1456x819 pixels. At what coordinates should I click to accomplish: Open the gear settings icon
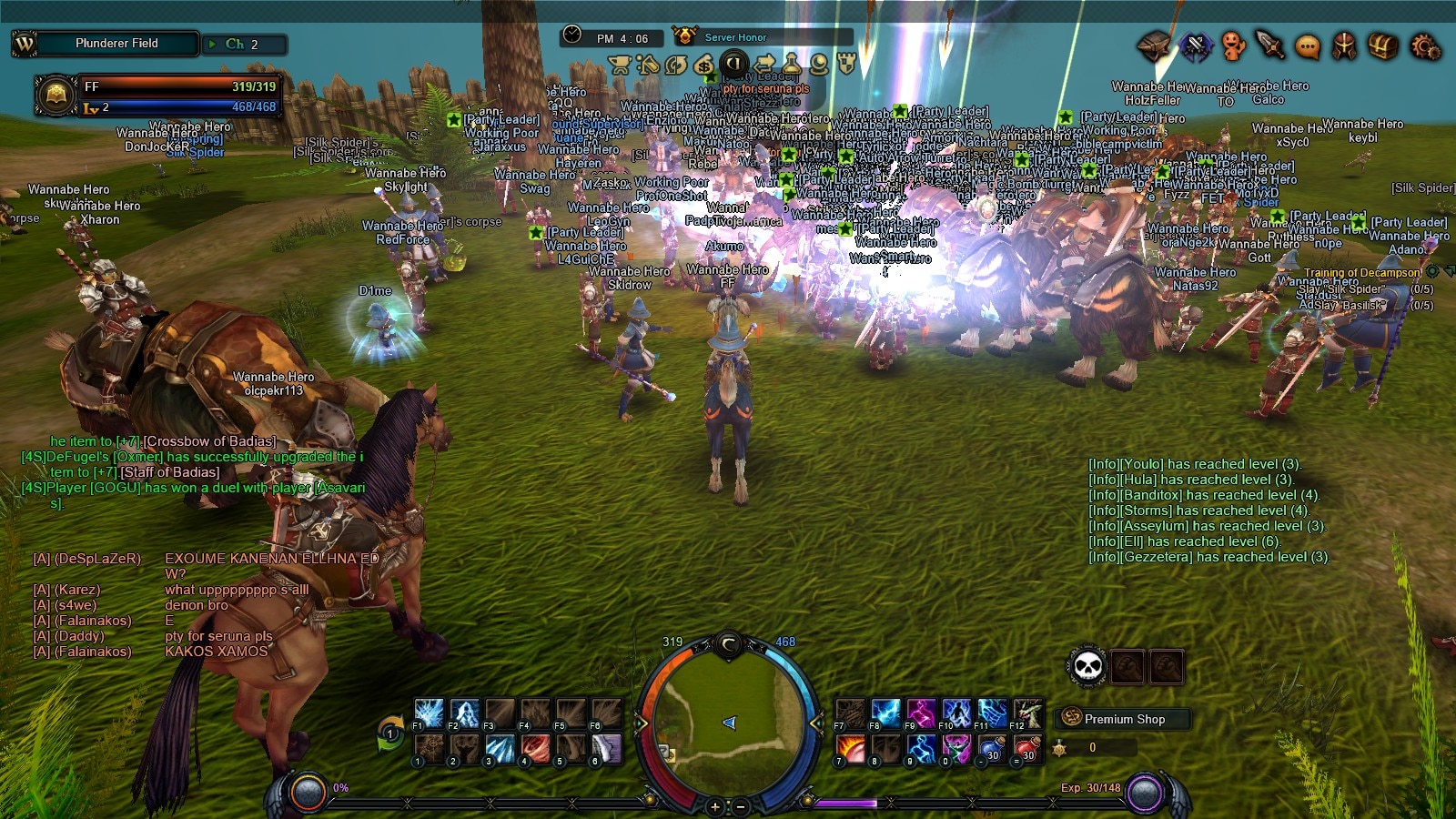(x=1424, y=45)
